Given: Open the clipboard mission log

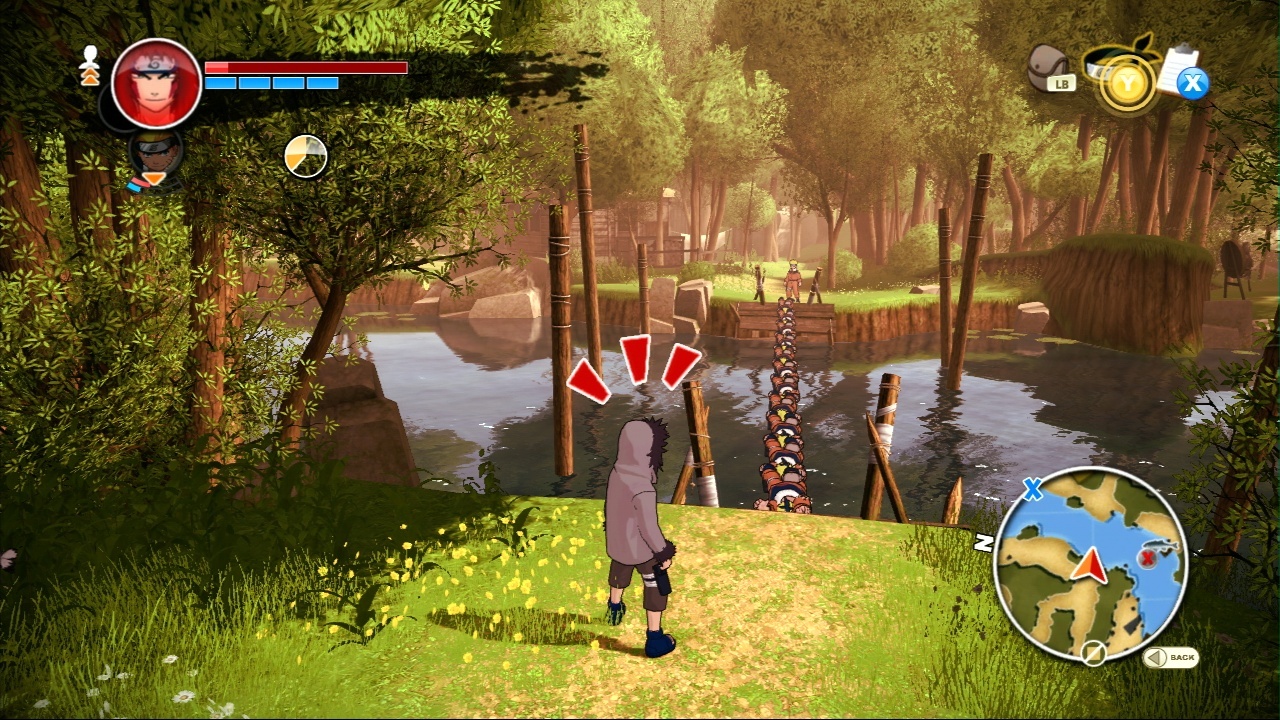Looking at the screenshot, I should 1180,68.
